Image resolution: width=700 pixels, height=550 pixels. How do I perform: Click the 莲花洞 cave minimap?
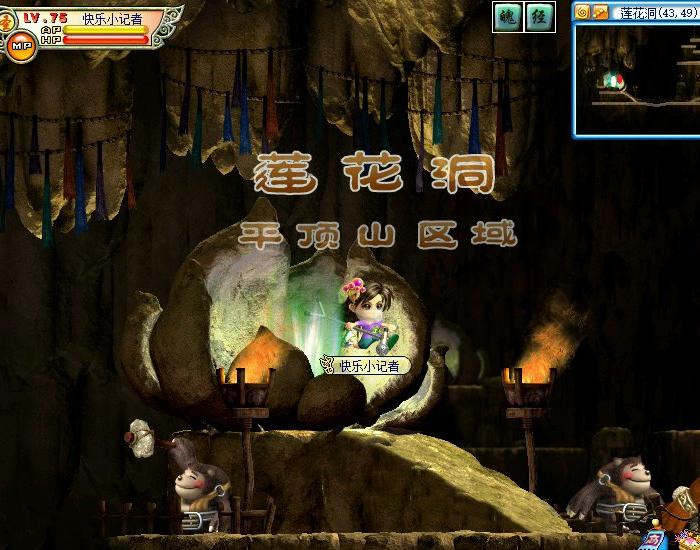click(x=637, y=79)
